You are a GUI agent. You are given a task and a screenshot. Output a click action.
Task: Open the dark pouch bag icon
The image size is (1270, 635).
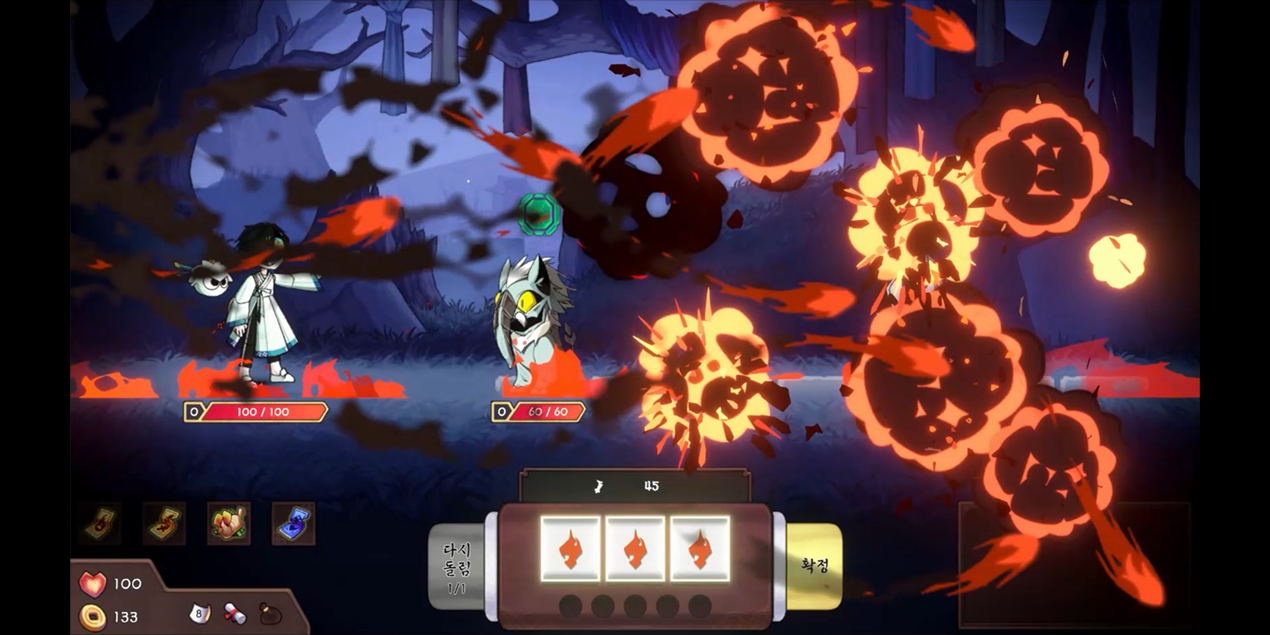pos(270,614)
